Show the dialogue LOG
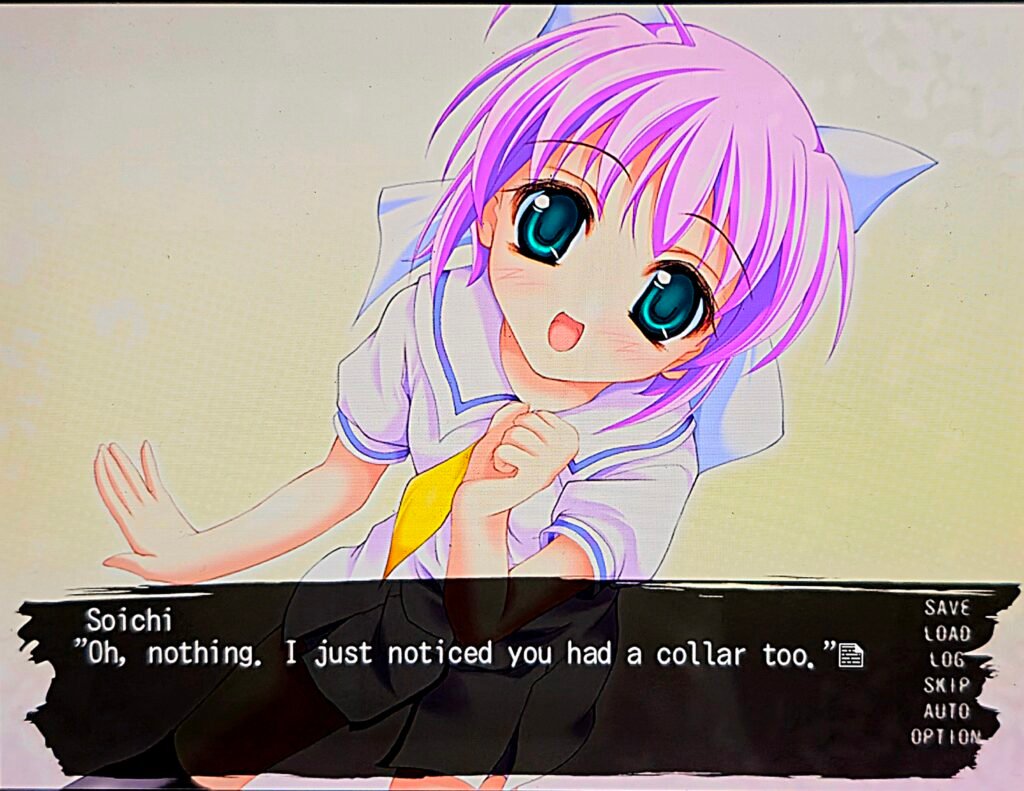 (x=947, y=659)
